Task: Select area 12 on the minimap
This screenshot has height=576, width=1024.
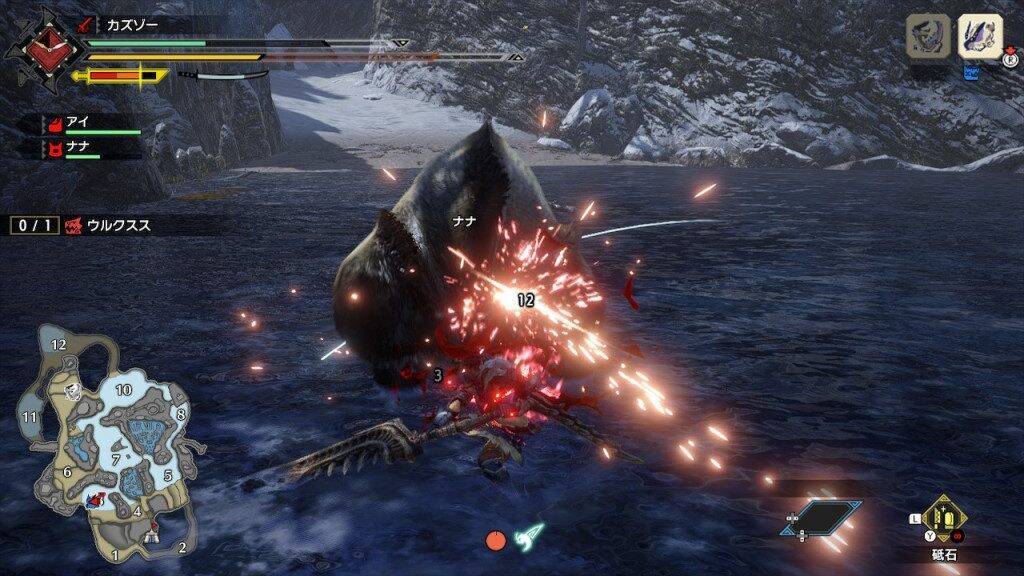Action: [x=59, y=344]
